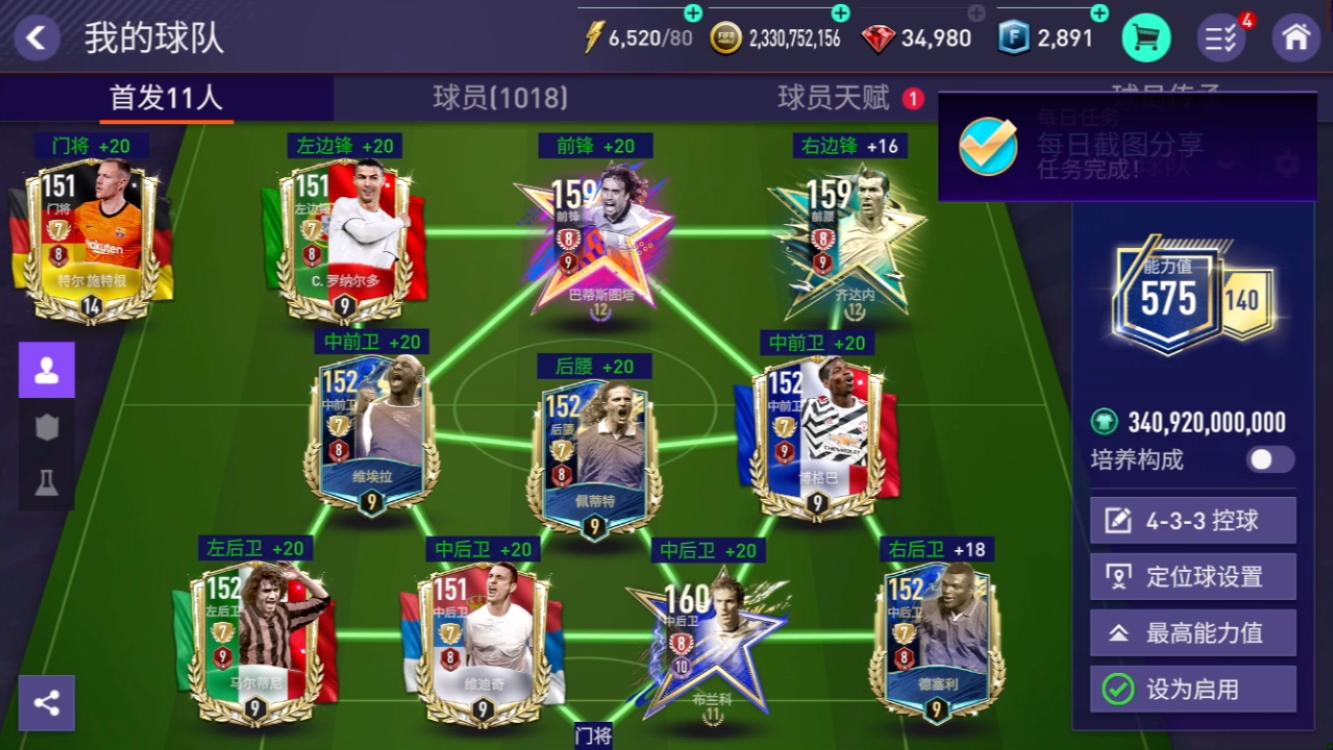Return to the home screen

(1295, 38)
